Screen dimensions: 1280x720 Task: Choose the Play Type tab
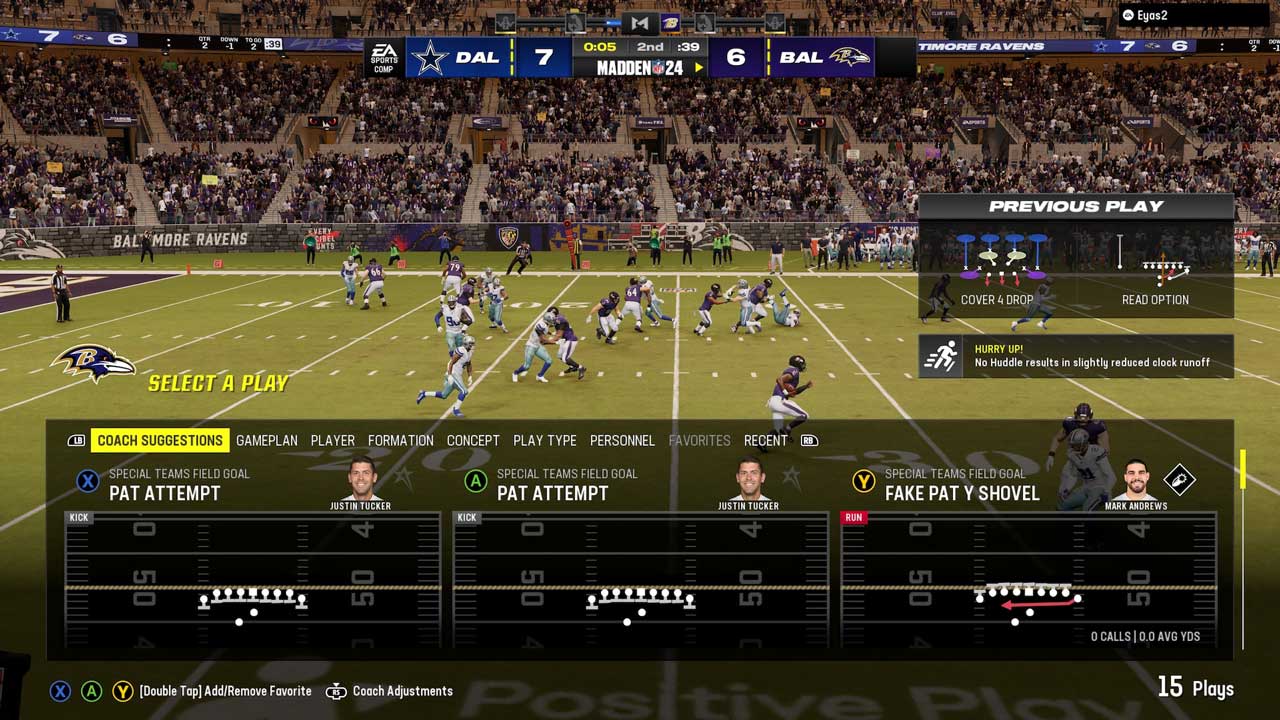click(545, 440)
